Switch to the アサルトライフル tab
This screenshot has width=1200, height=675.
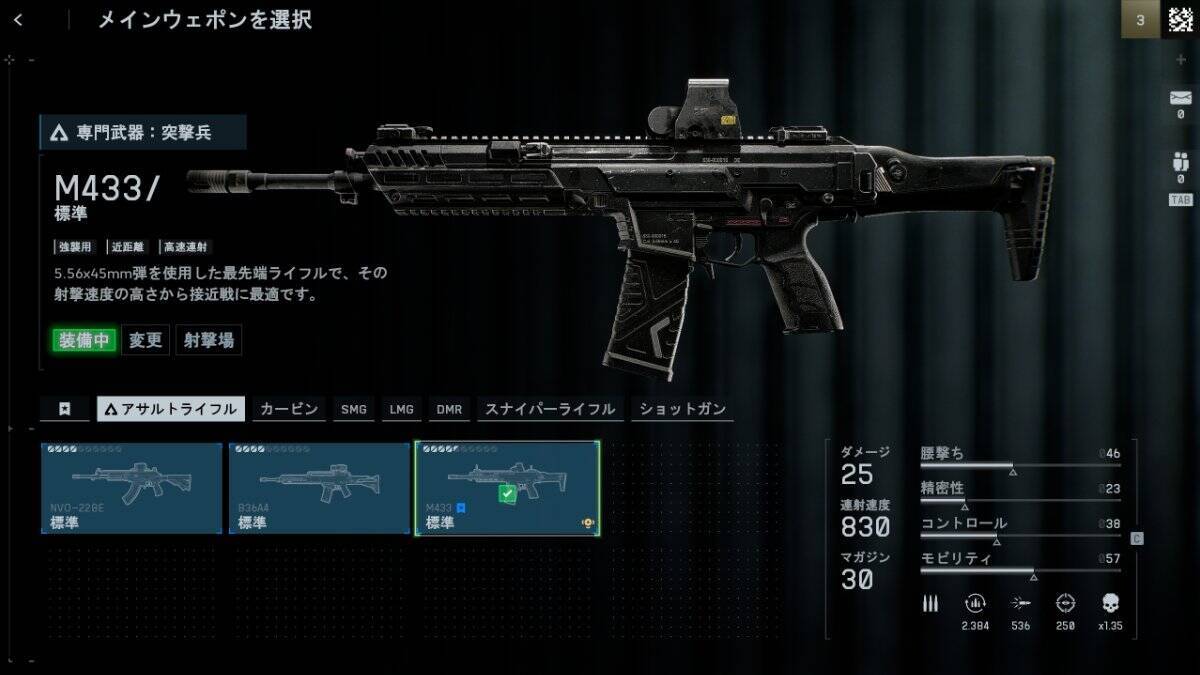[x=170, y=408]
